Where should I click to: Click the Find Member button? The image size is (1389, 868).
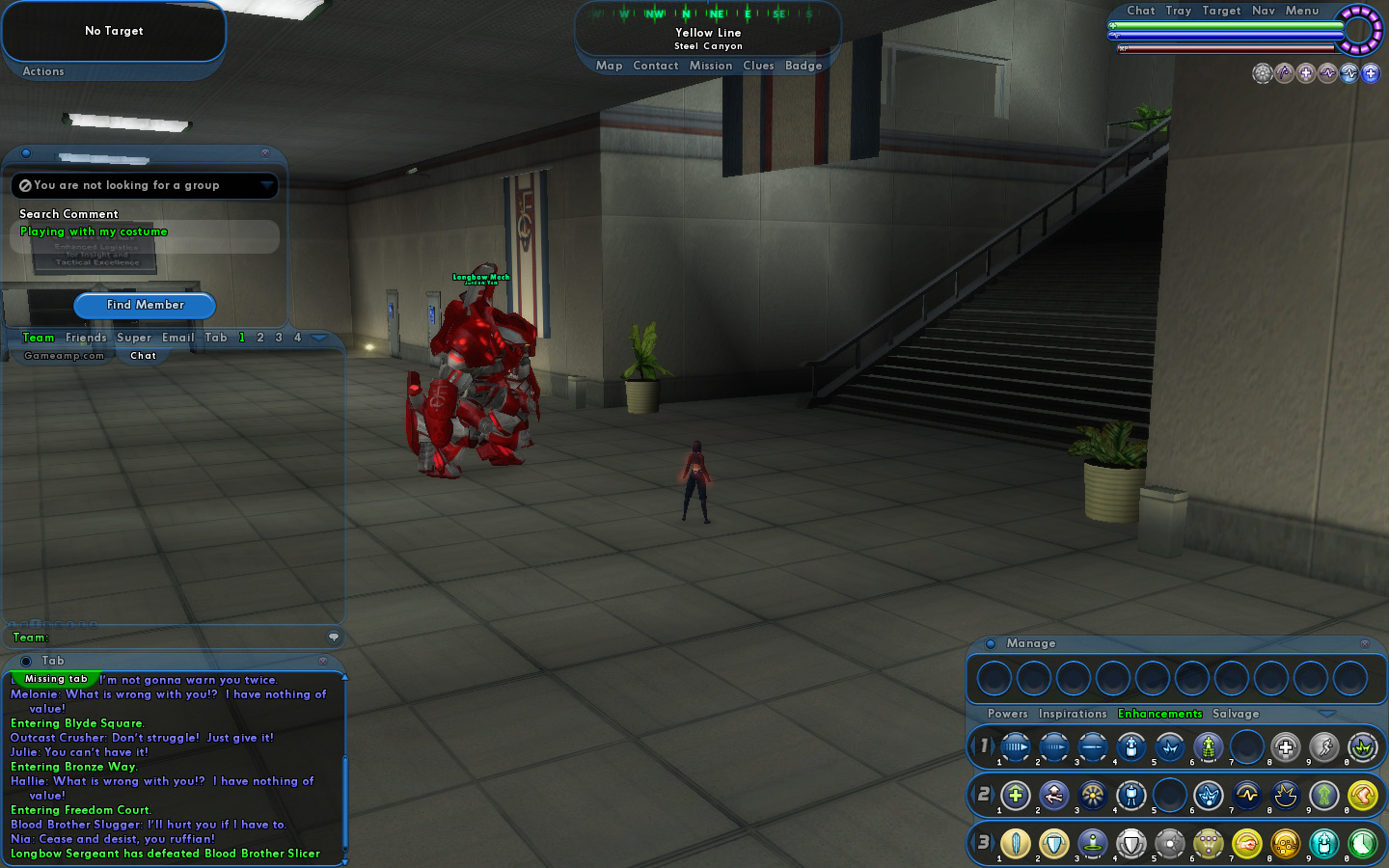[145, 305]
